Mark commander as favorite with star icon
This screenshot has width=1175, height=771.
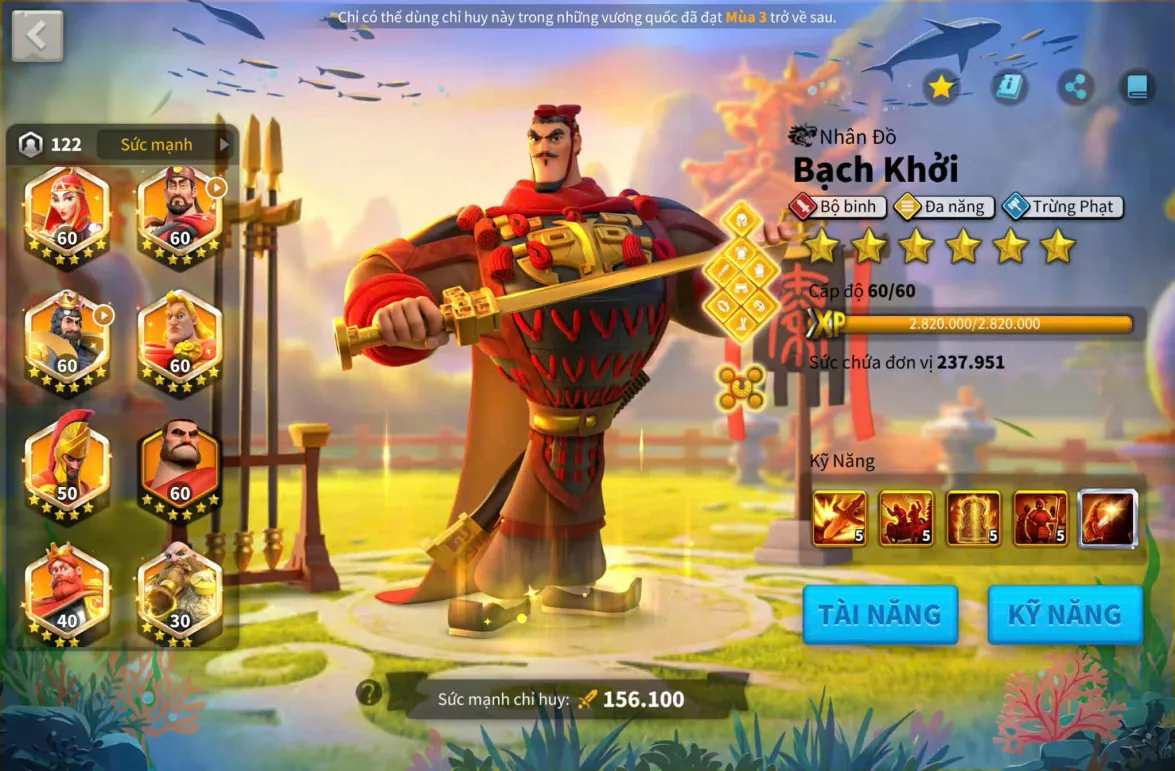pyautogui.click(x=941, y=87)
